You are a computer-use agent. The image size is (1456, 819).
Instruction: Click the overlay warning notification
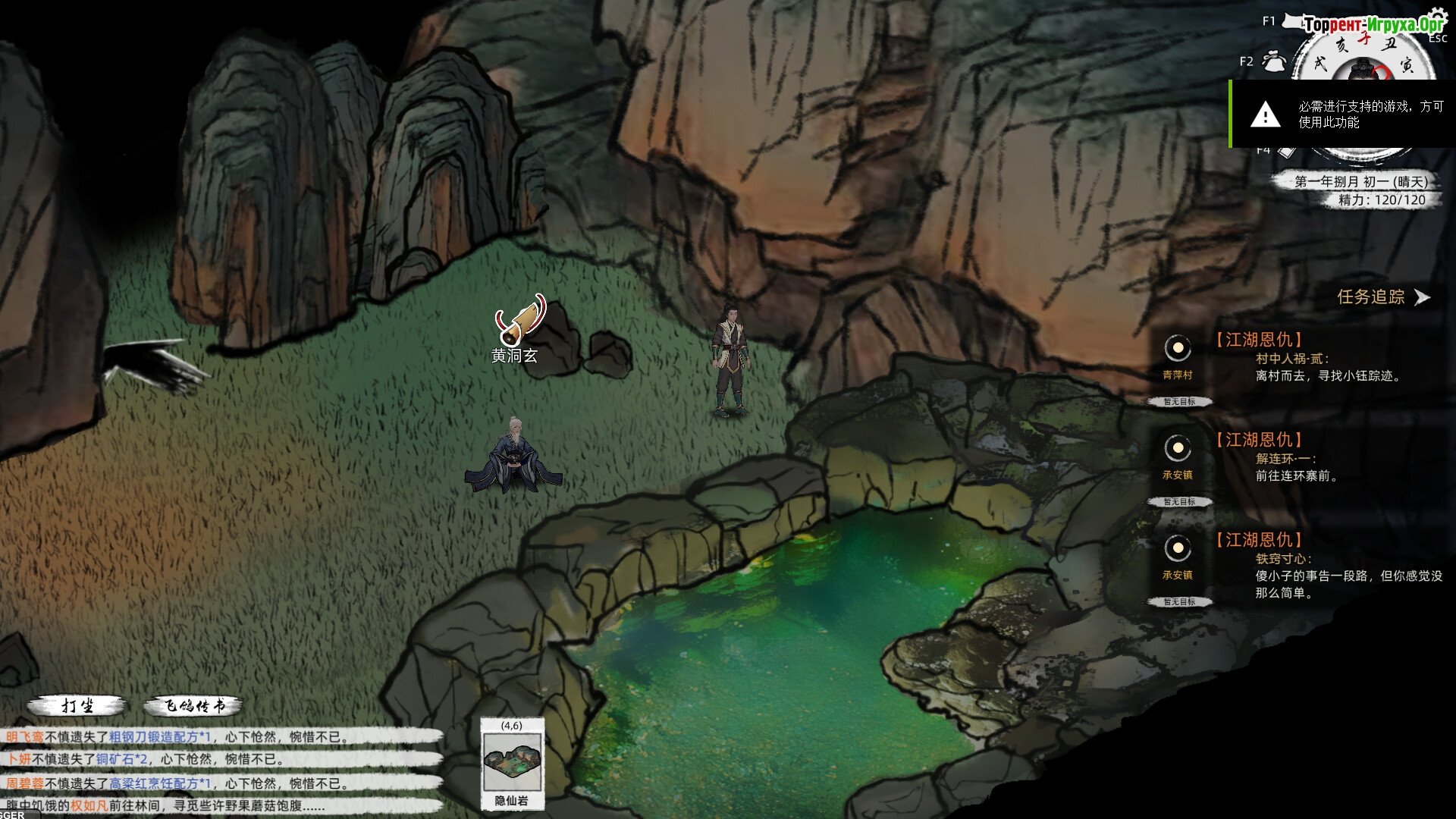(1342, 115)
